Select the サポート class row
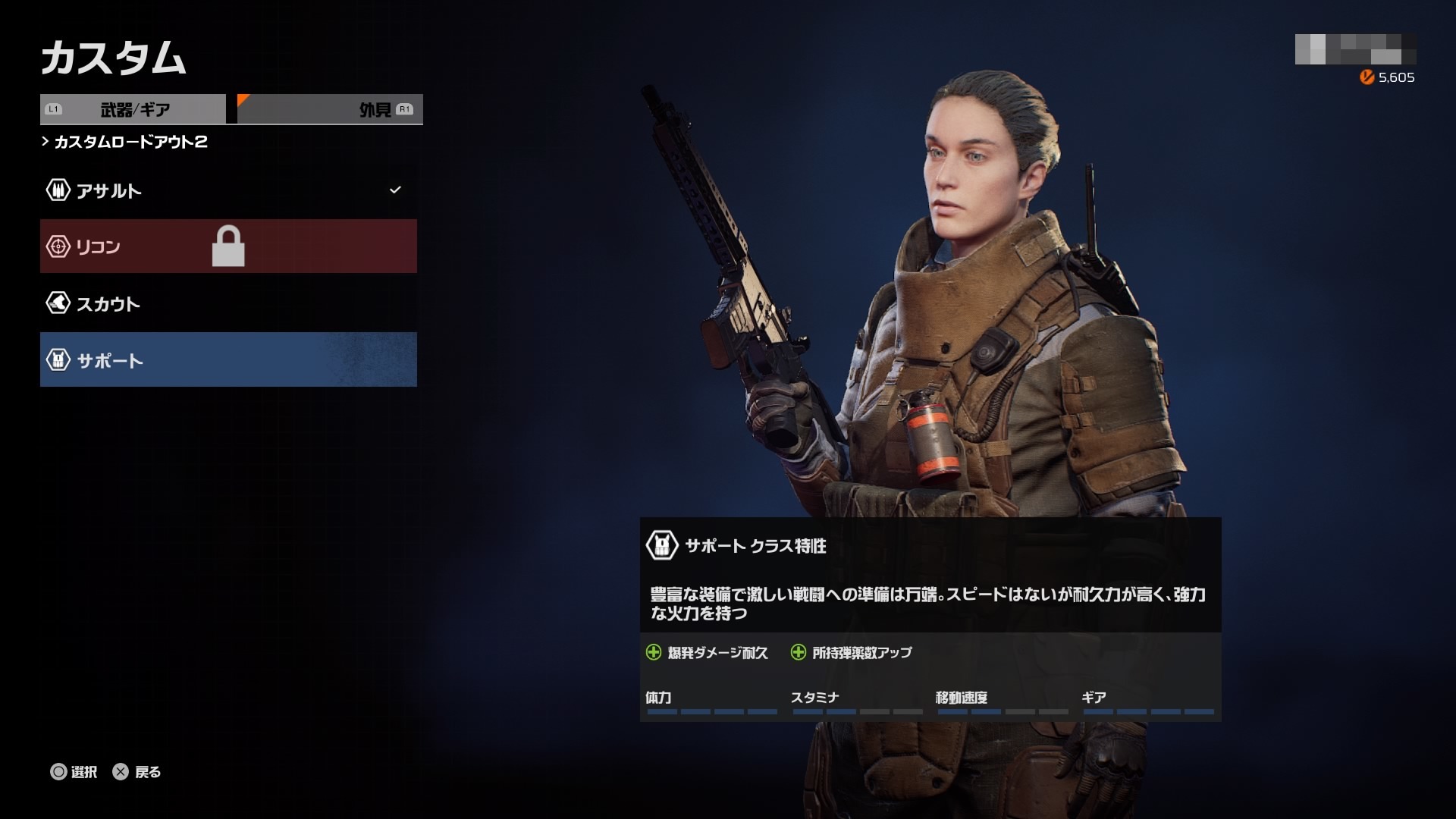Screen dimensions: 1456x819 [x=227, y=360]
